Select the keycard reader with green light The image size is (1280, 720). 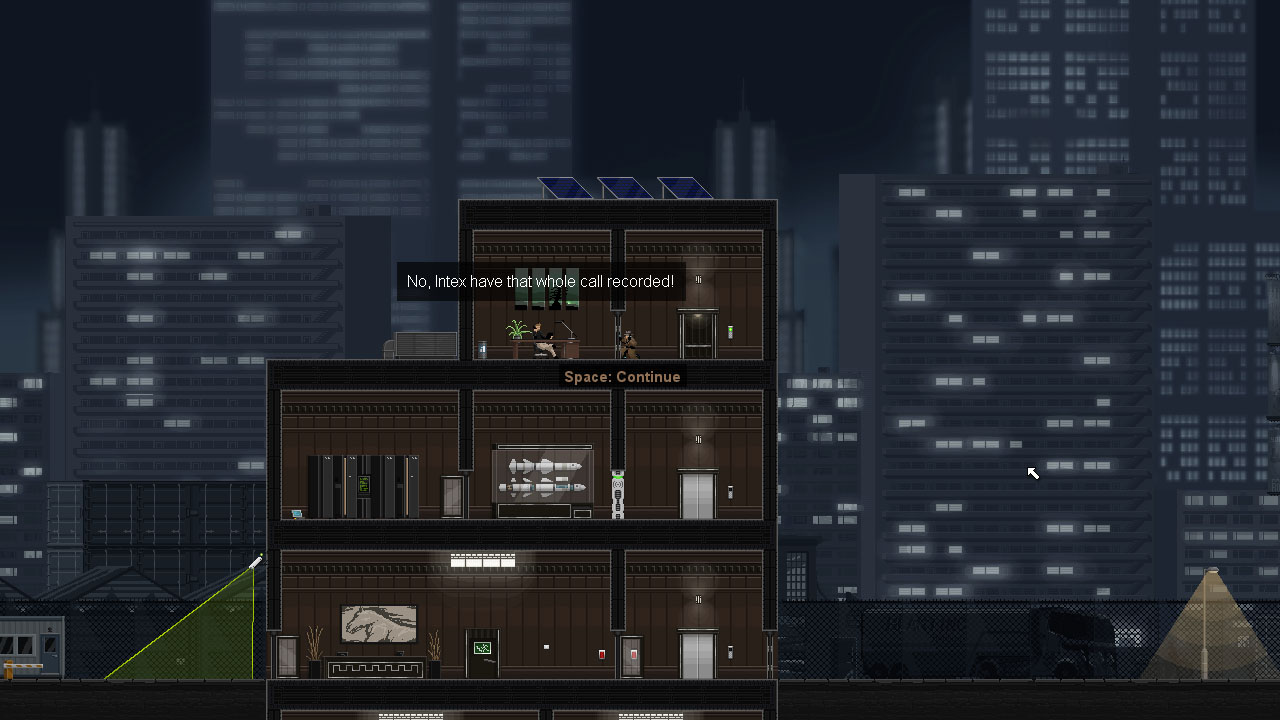730,332
